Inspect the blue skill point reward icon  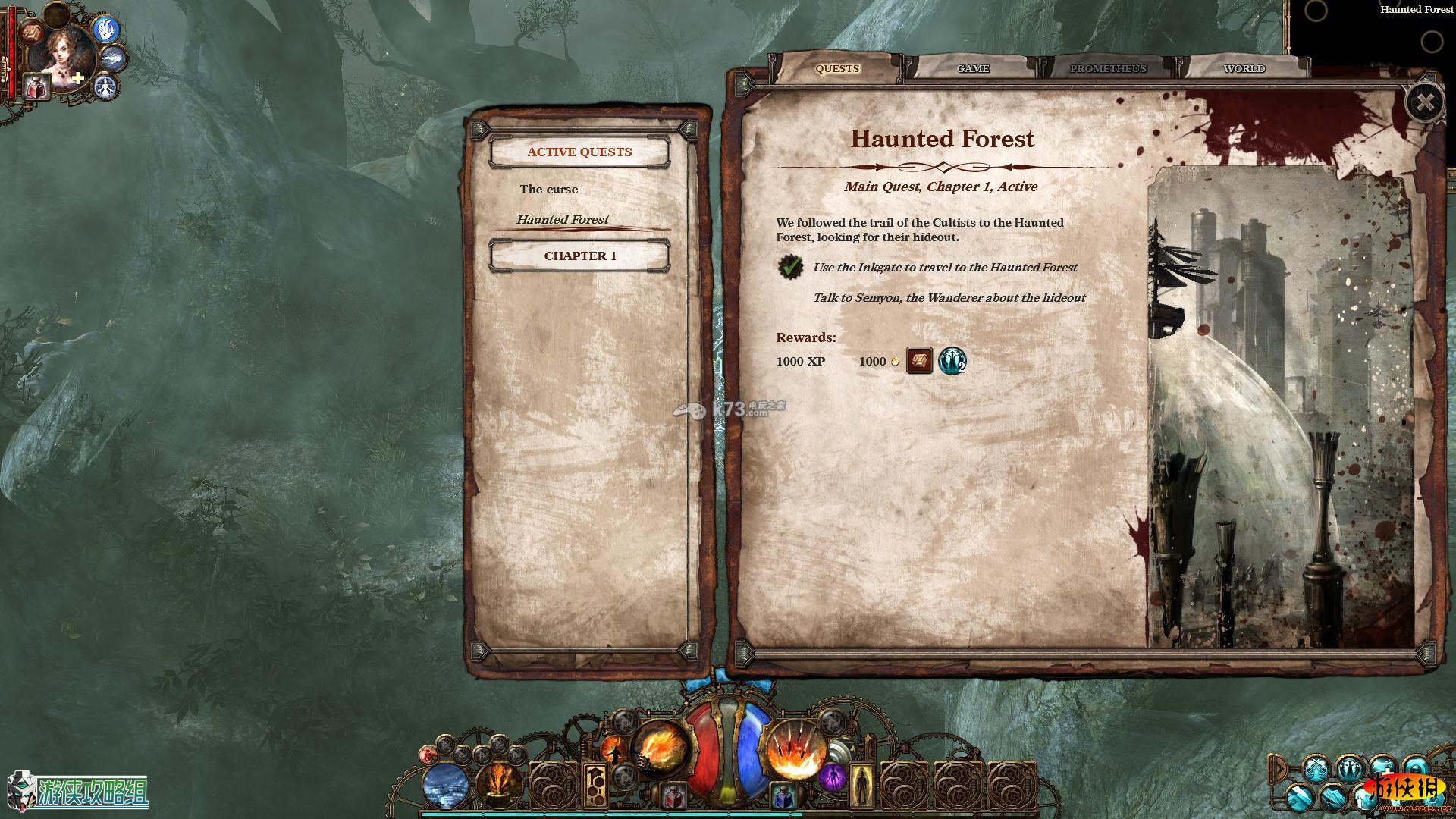(x=952, y=361)
